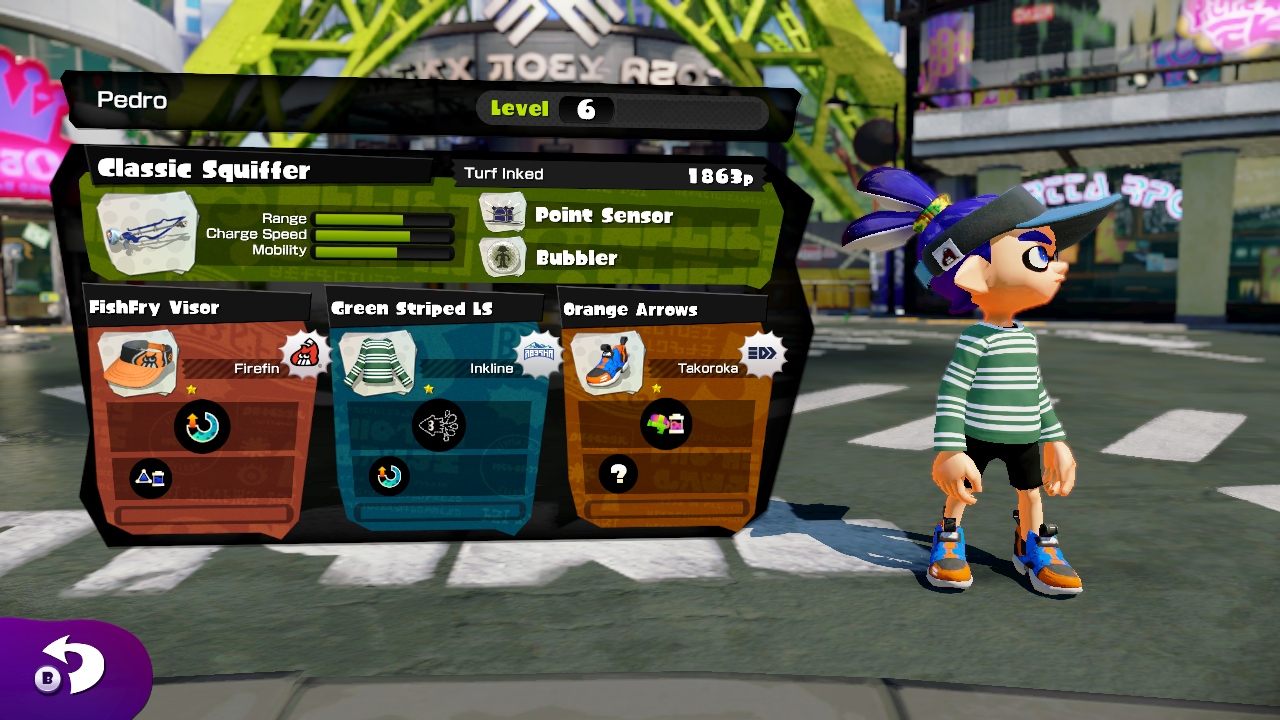Image resolution: width=1280 pixels, height=720 pixels.
Task: Choose the Orange Arrows shoes image
Action: (x=607, y=364)
